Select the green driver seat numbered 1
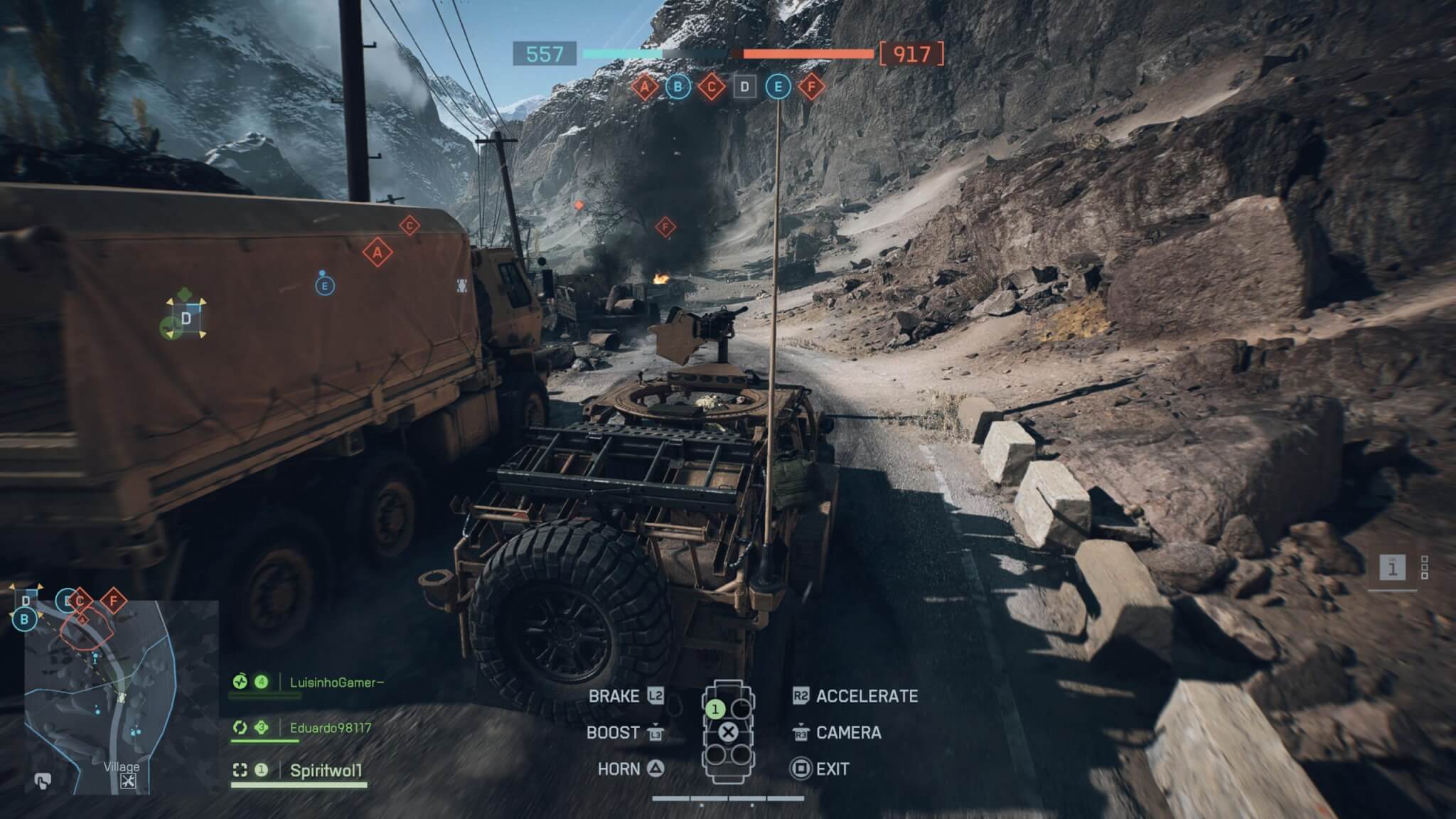 click(715, 709)
